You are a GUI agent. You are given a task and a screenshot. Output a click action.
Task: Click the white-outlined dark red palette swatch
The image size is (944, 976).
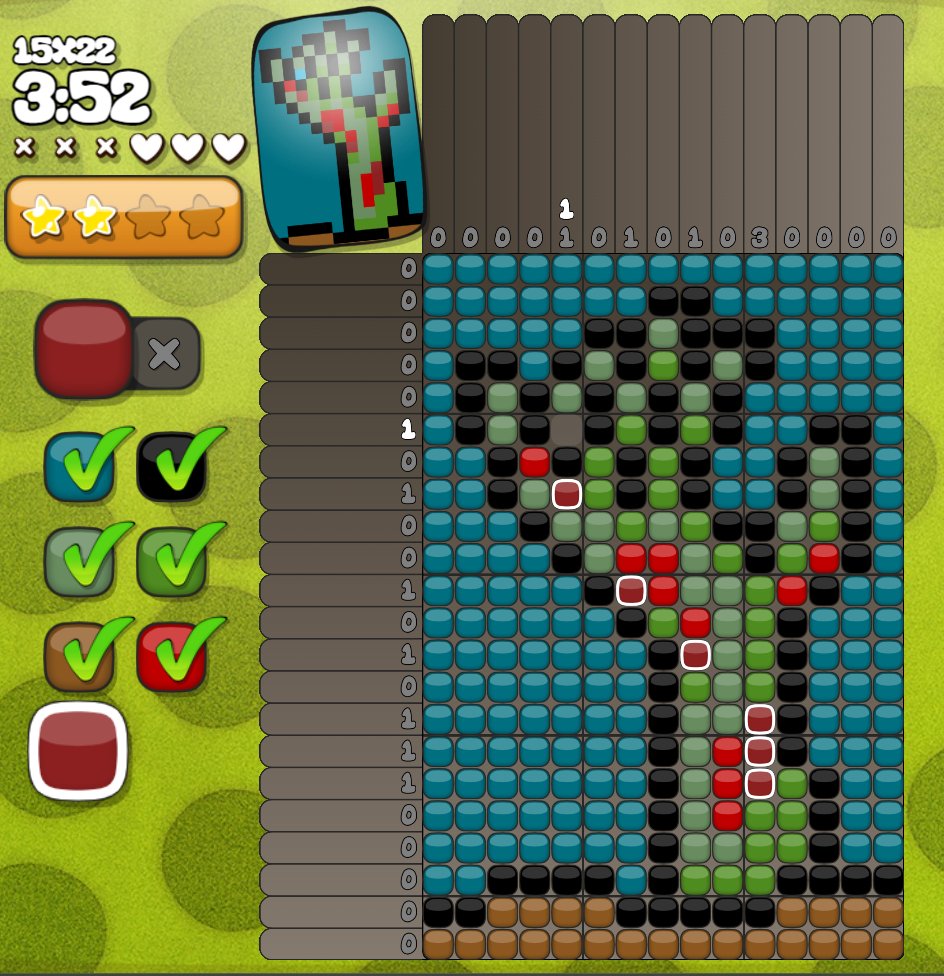click(x=78, y=750)
